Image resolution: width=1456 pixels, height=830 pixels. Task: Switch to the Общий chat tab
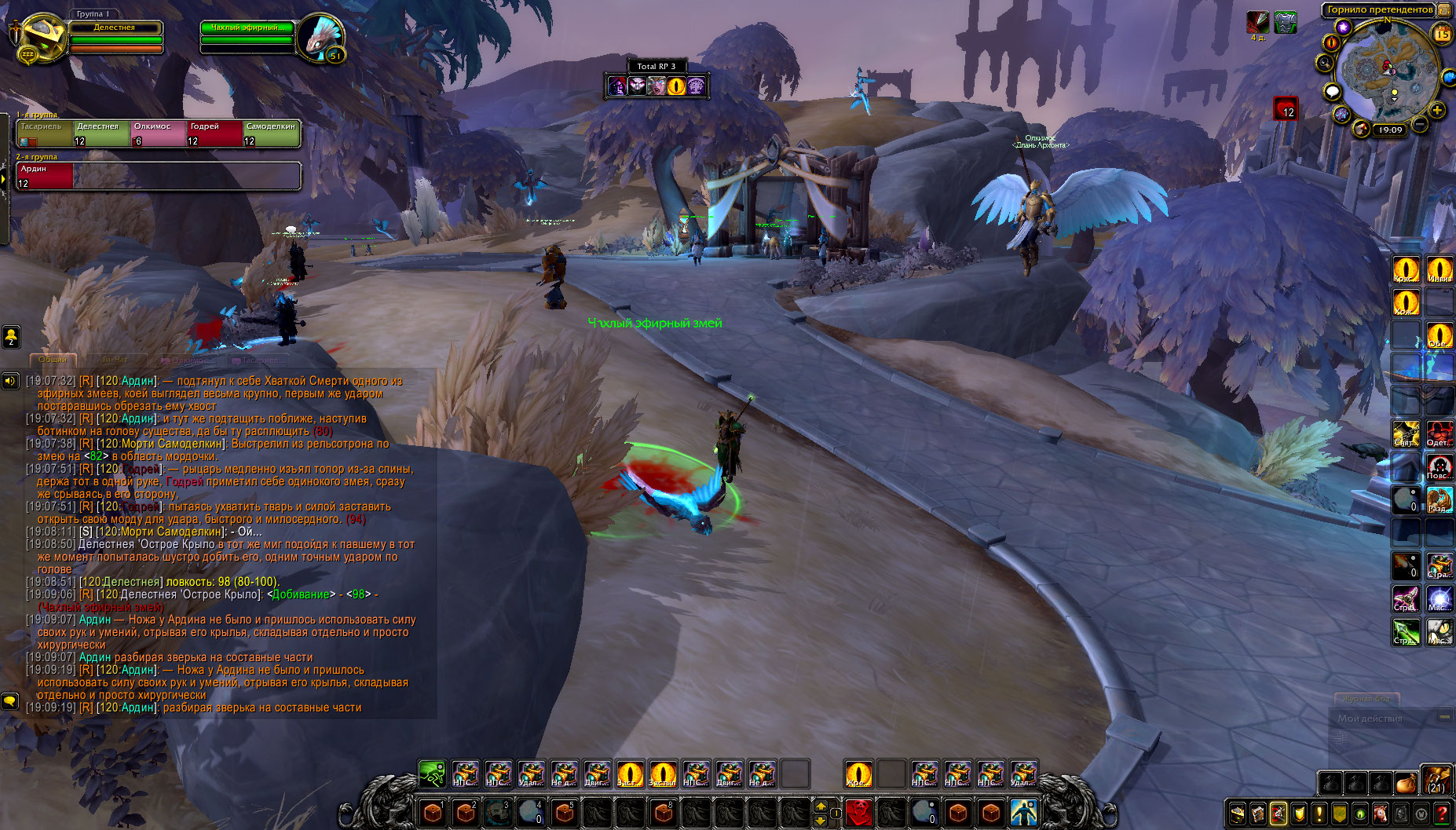pos(53,360)
